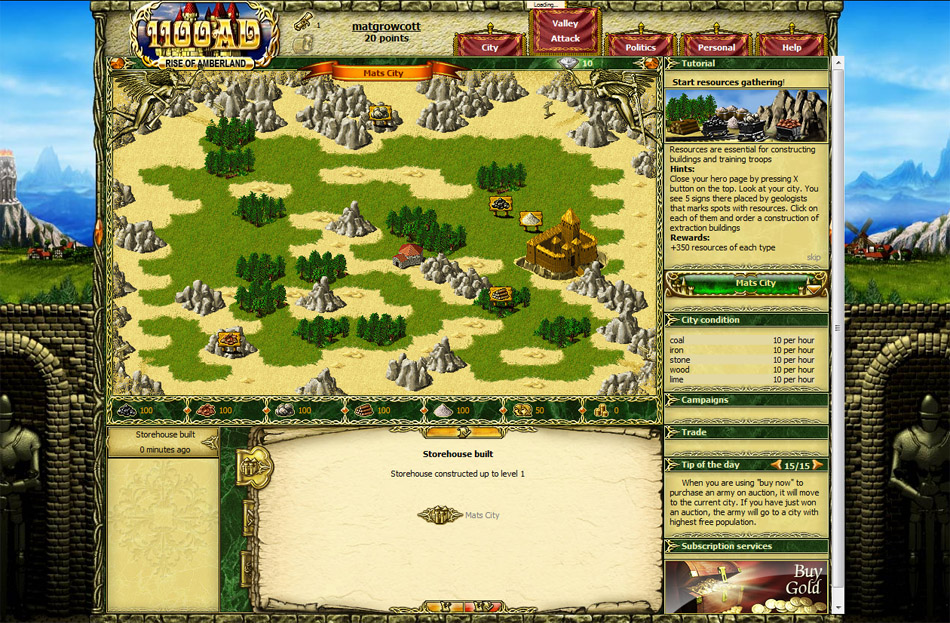The height and width of the screenshot is (623, 950).
Task: Click the diamond gem counter icon
Action: point(568,63)
